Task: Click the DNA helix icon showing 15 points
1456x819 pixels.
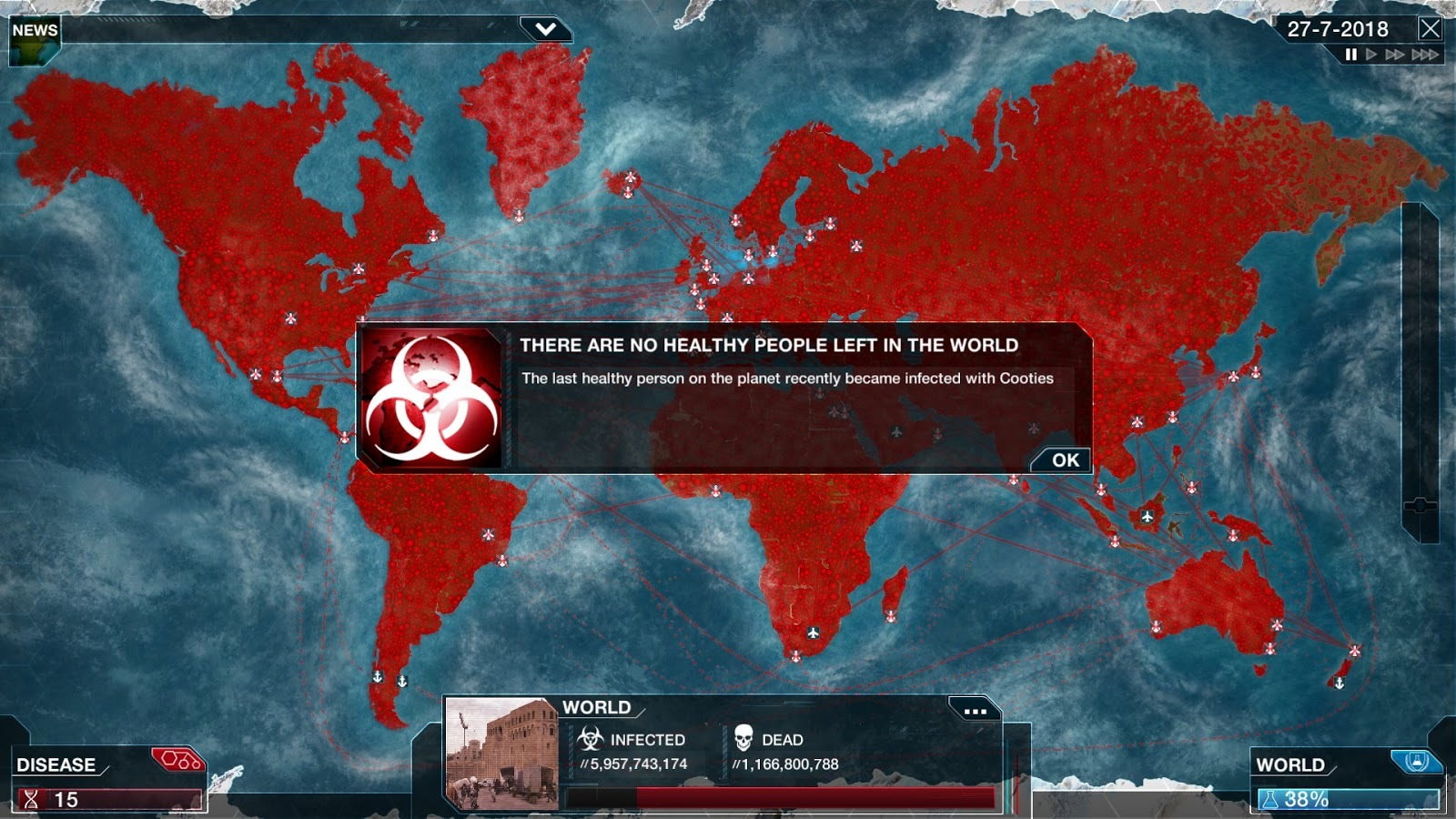Action: tap(32, 801)
